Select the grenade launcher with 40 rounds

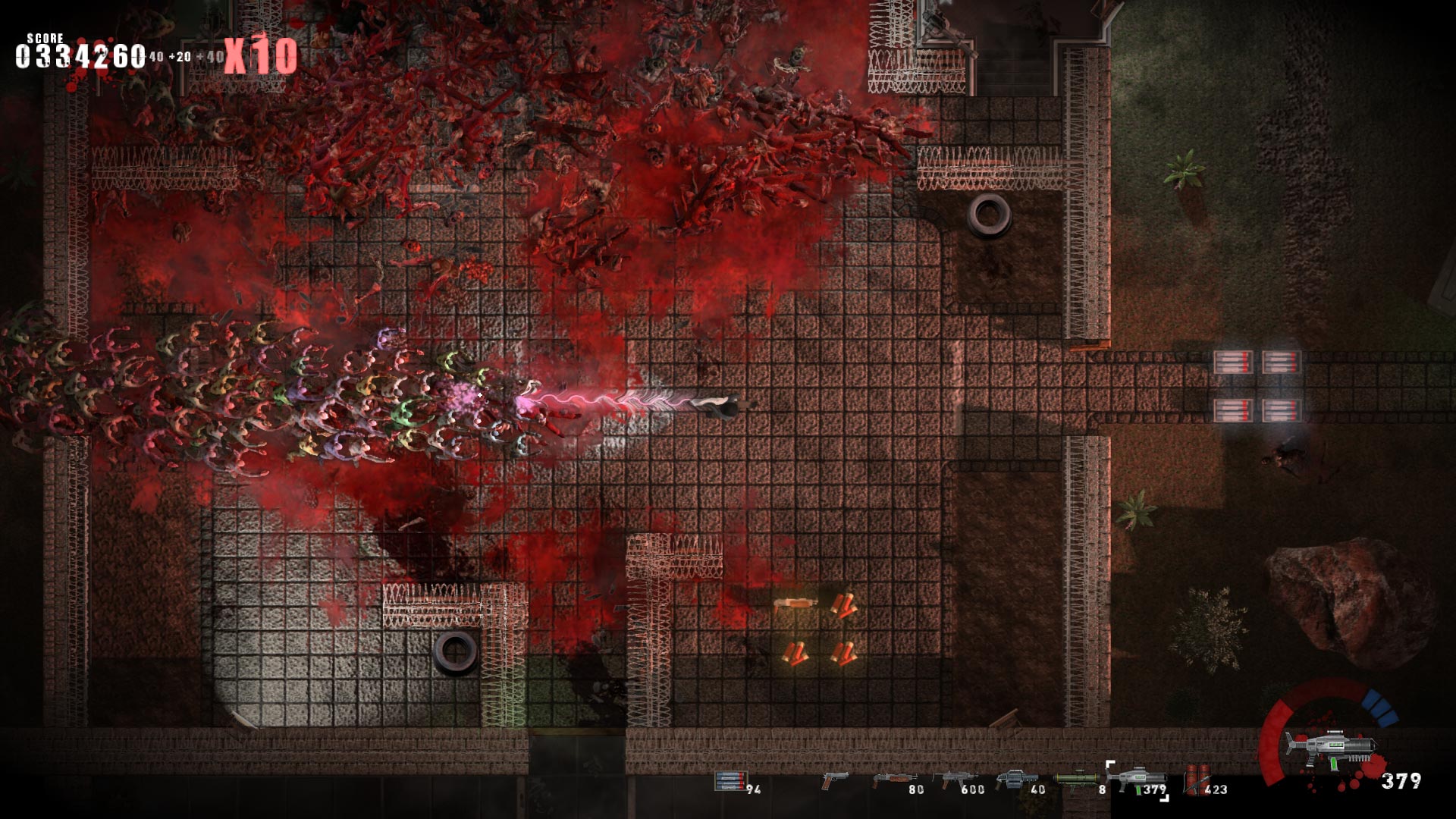(1016, 779)
